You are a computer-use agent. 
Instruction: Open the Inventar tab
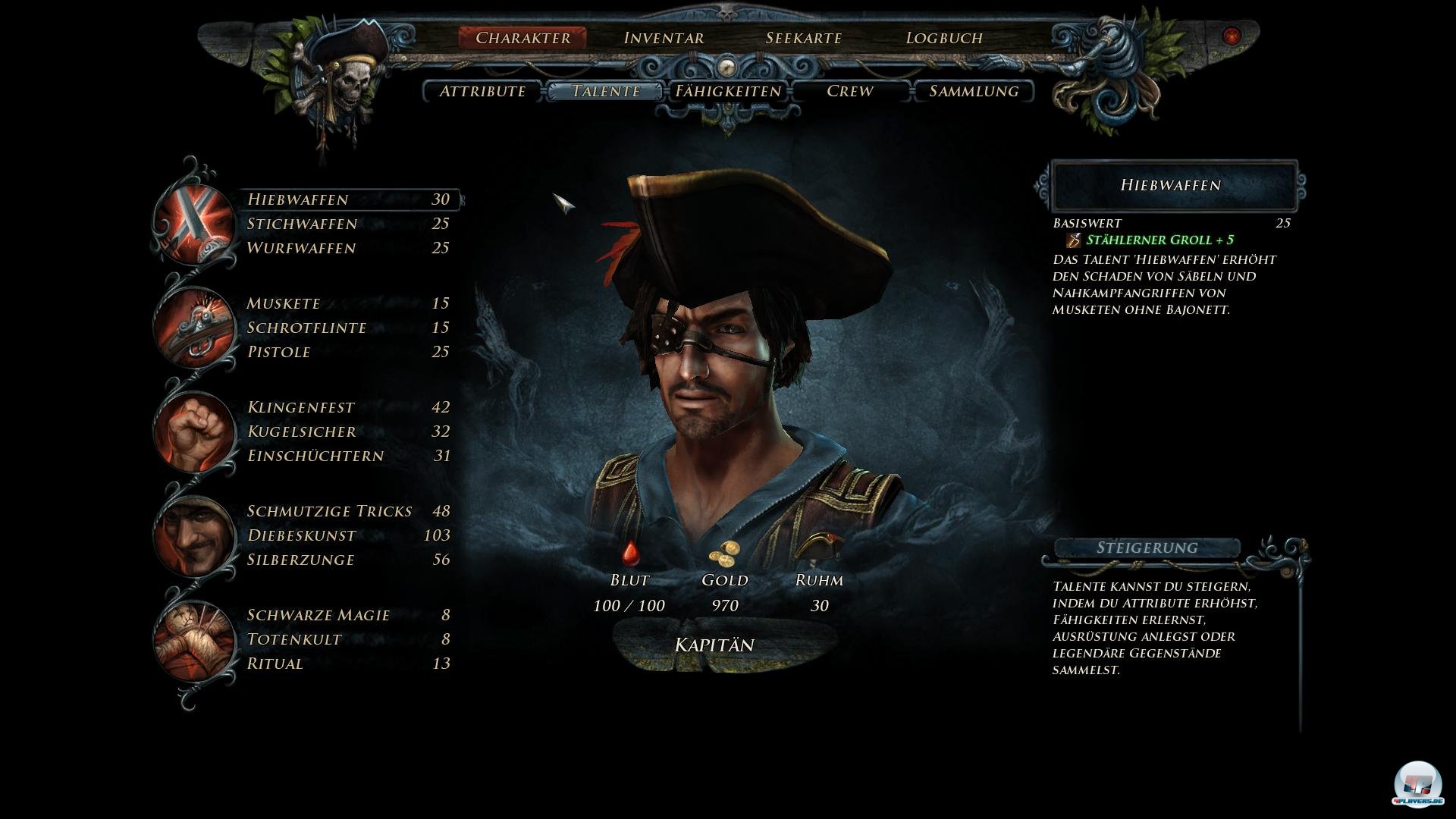[664, 38]
